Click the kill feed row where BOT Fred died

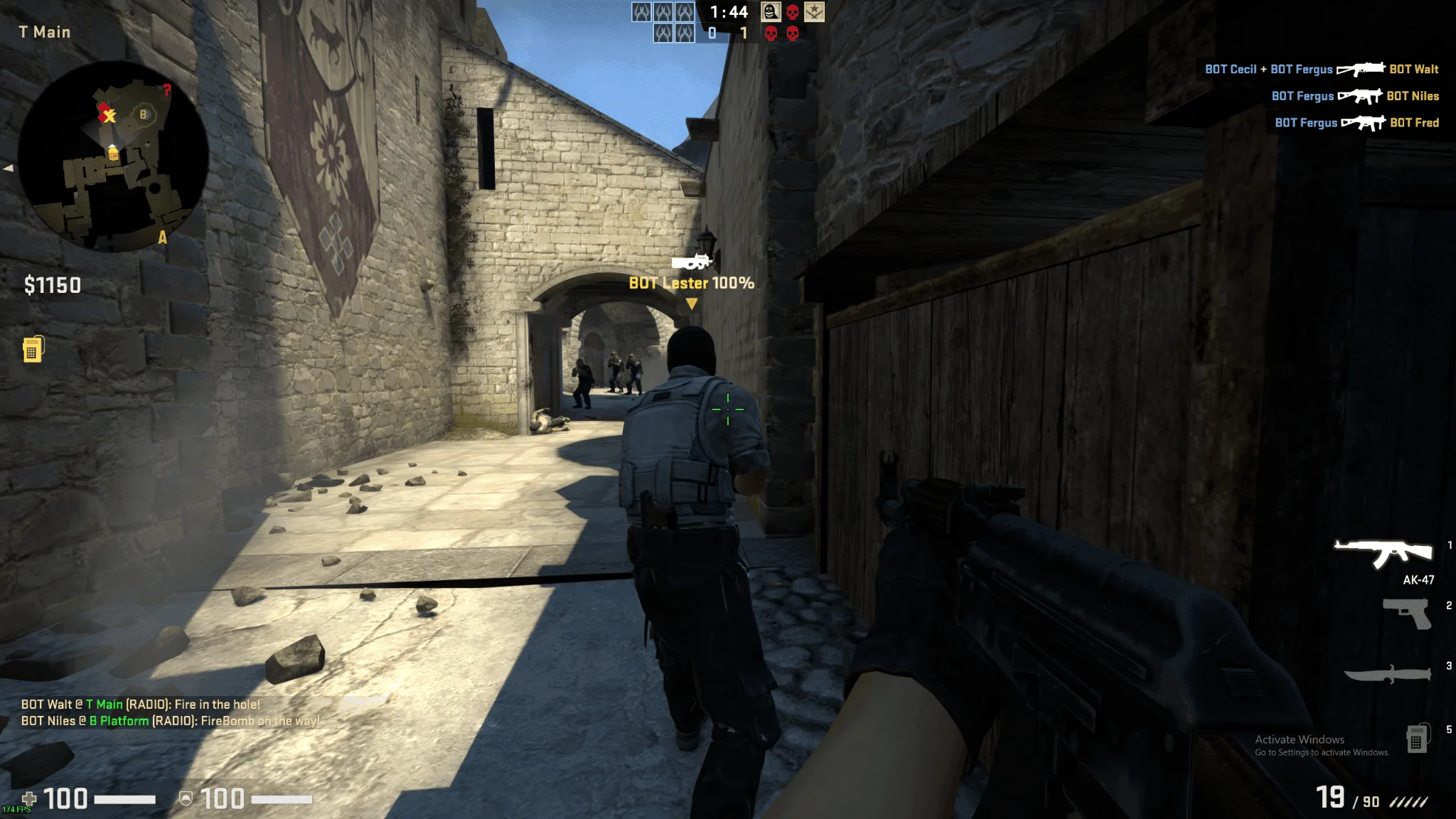click(1356, 123)
